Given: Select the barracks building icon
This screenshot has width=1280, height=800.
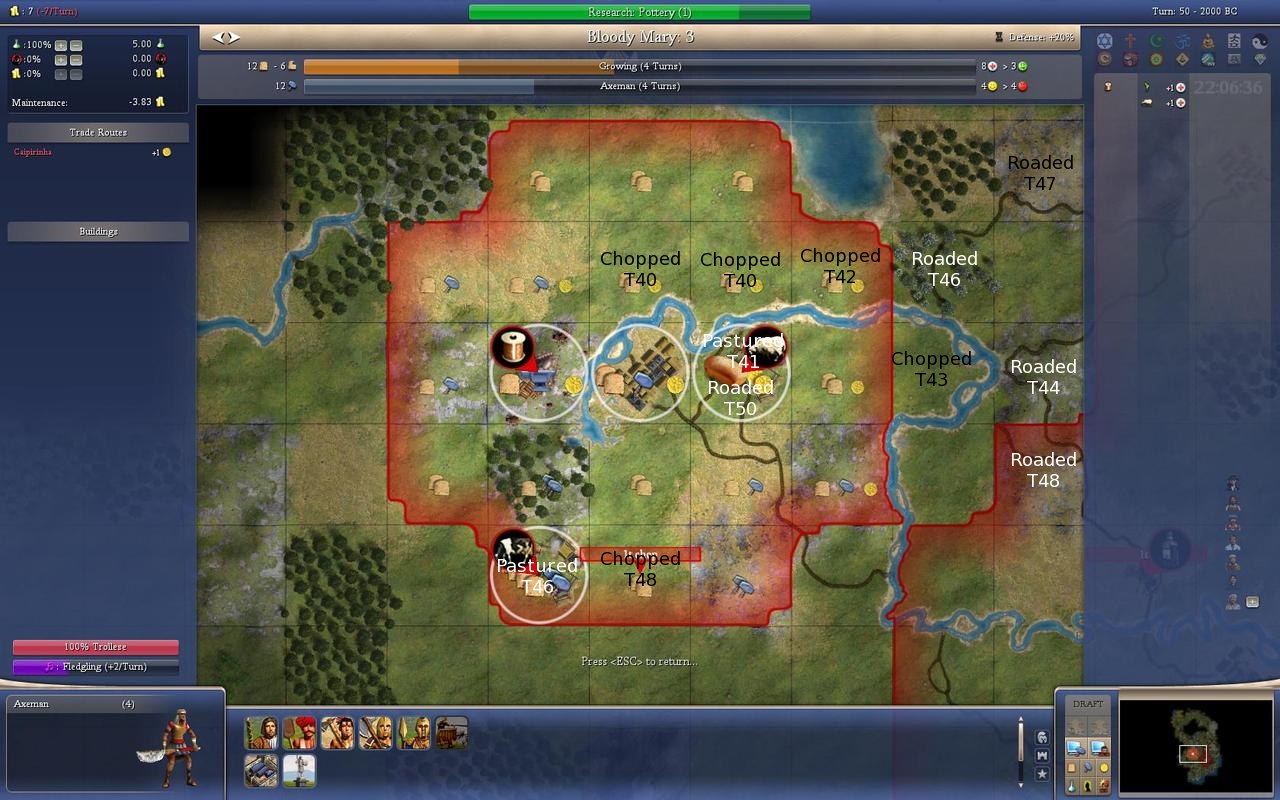Looking at the screenshot, I should pos(261,770).
